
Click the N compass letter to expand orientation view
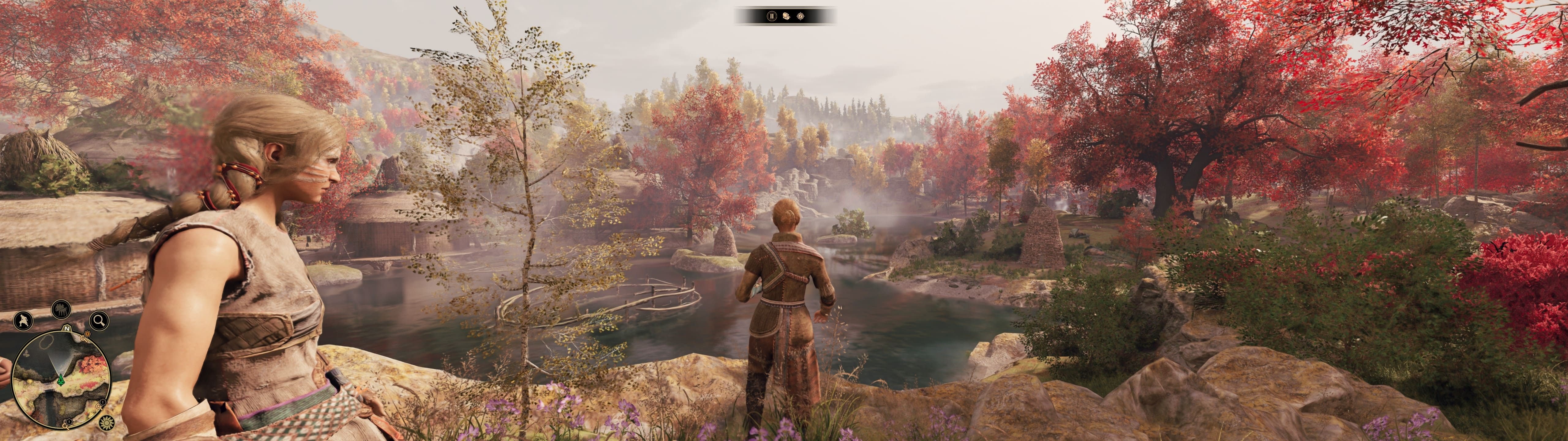[x=66, y=329]
